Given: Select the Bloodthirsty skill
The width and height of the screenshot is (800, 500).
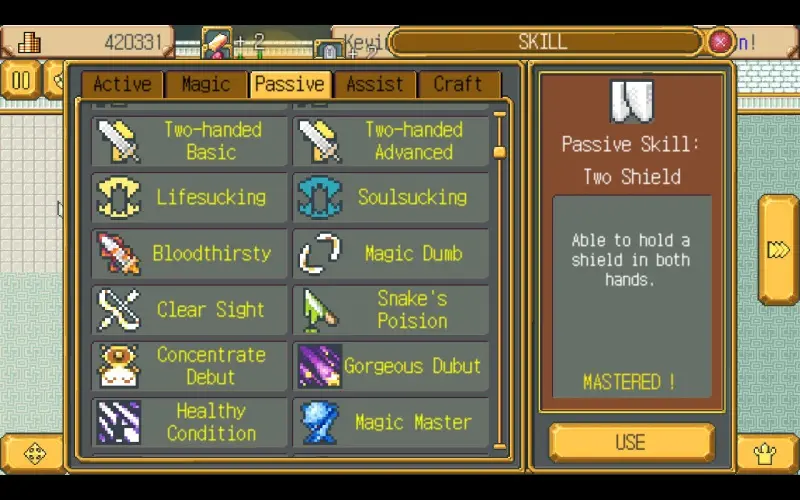Looking at the screenshot, I should (190, 253).
